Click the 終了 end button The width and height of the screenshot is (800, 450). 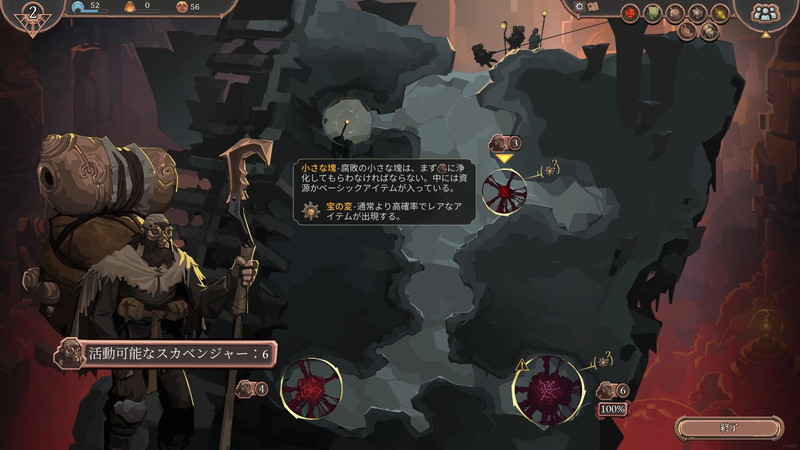[728, 428]
